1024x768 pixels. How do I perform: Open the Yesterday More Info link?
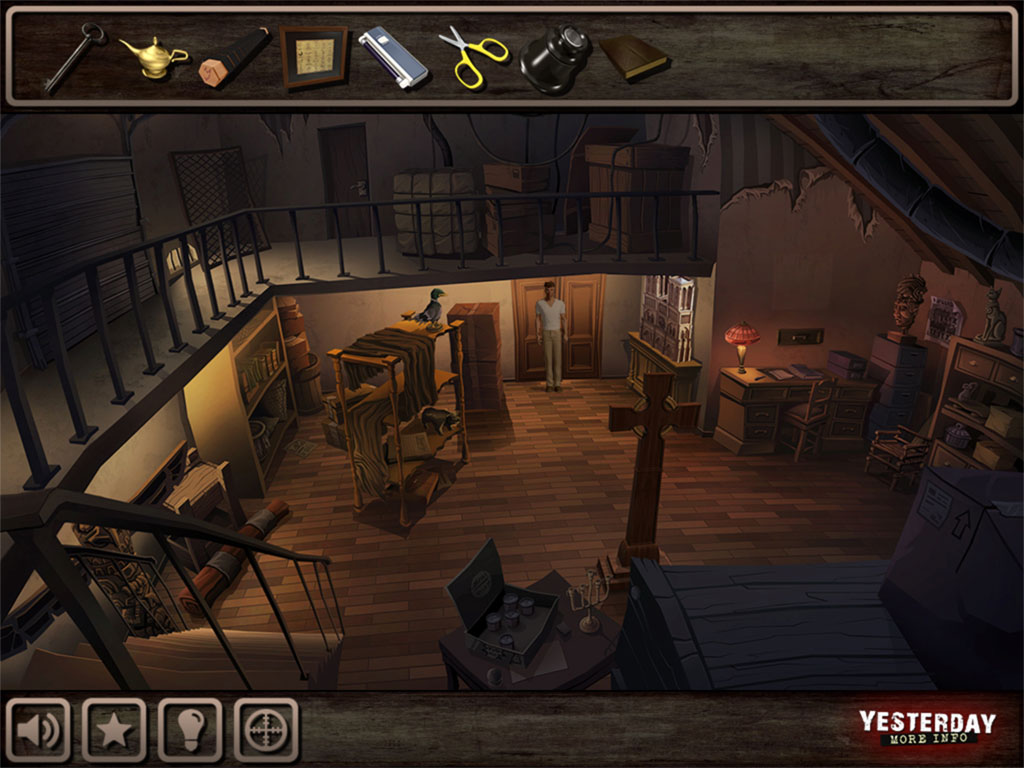tap(927, 728)
